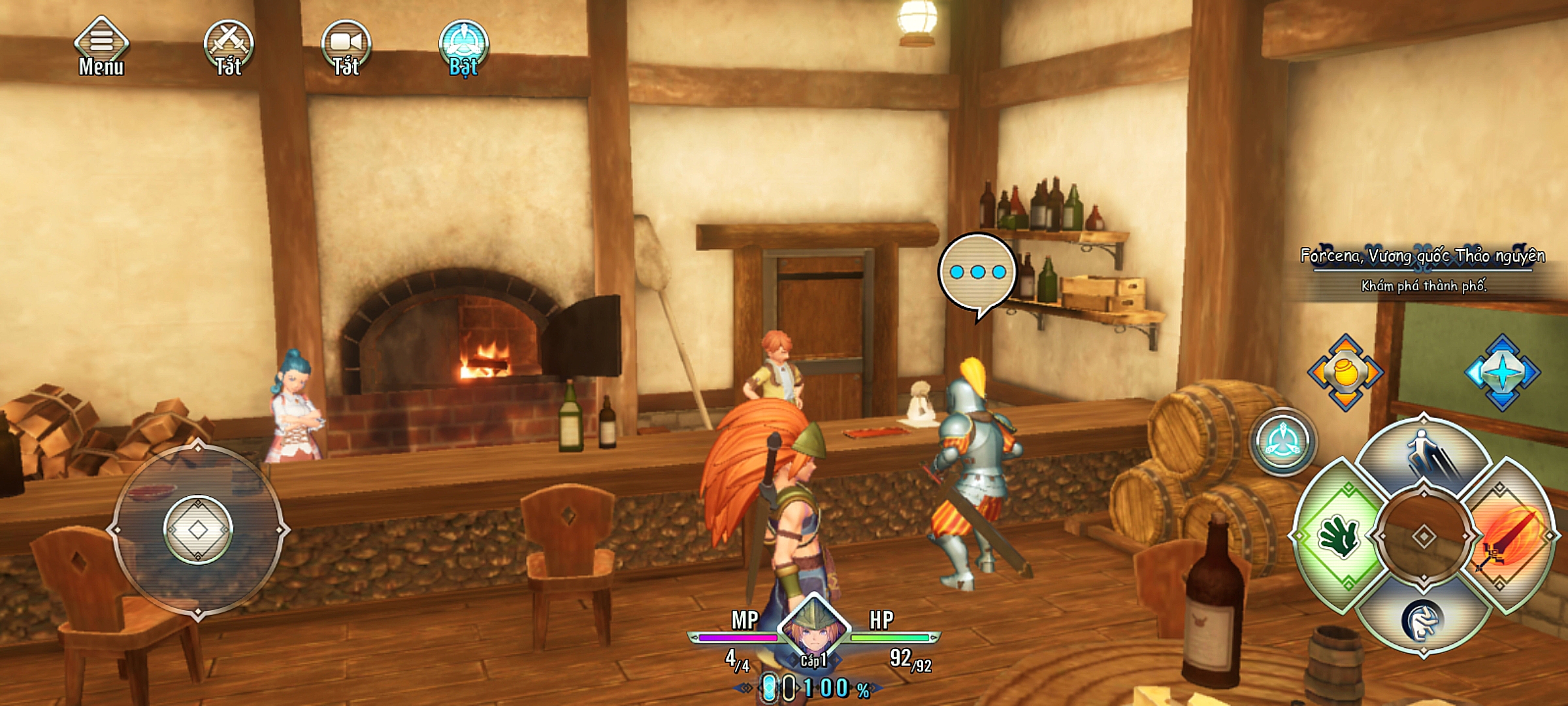Toggle the video camera option

(346, 47)
